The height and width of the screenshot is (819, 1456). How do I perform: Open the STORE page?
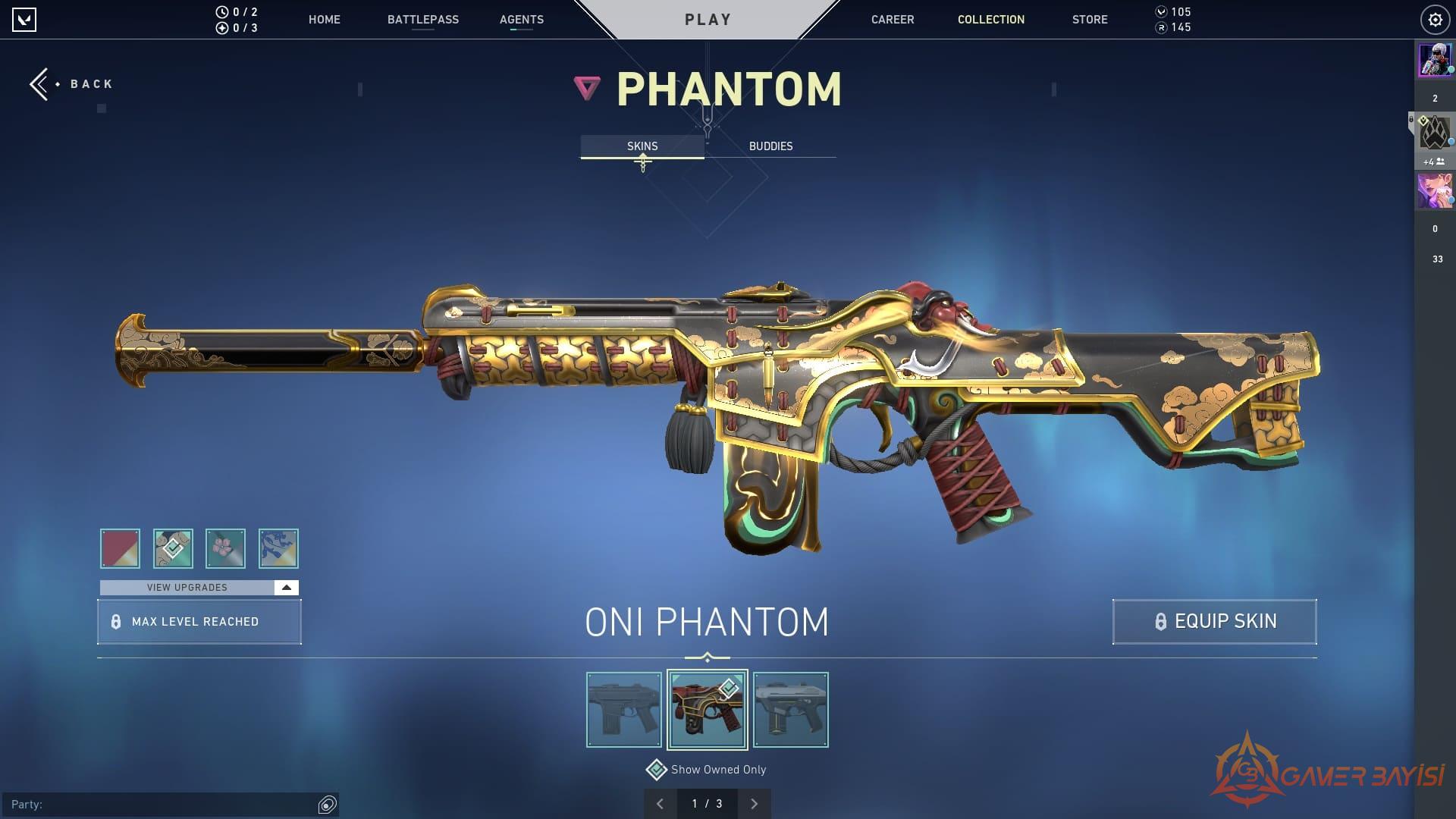(1089, 20)
